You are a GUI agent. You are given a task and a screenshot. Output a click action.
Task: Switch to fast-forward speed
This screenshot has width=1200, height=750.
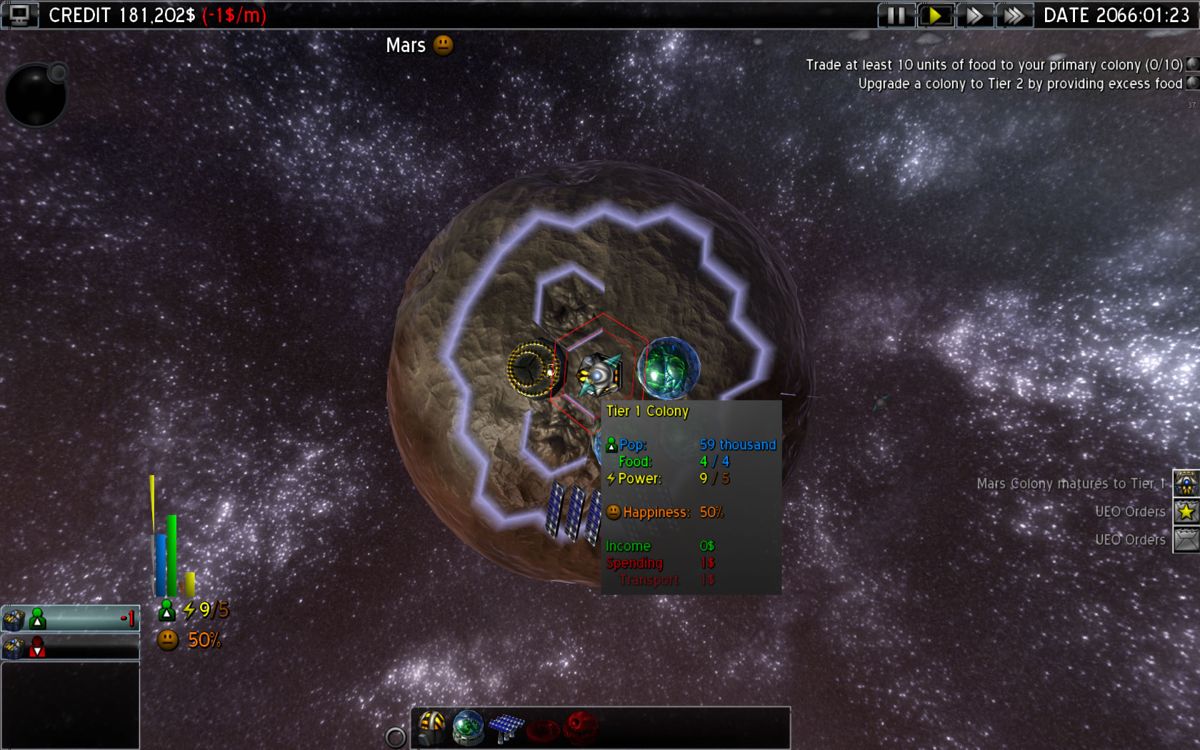coord(974,15)
